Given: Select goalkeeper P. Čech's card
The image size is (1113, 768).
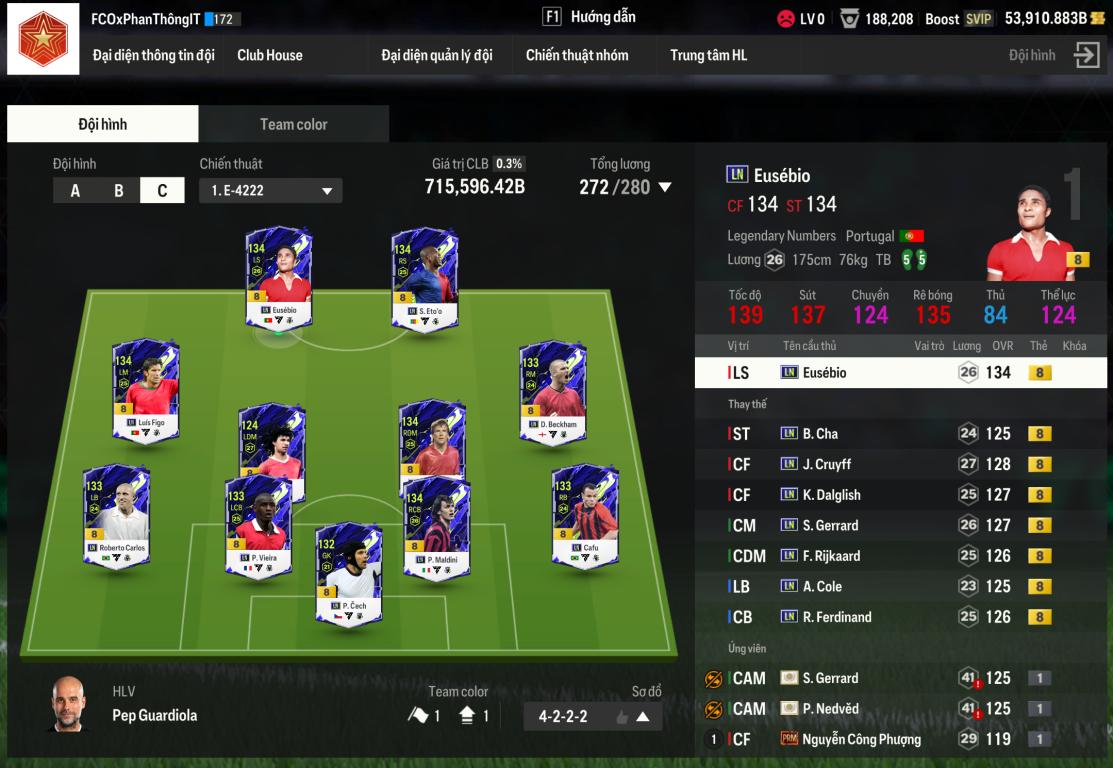Looking at the screenshot, I should point(349,572).
